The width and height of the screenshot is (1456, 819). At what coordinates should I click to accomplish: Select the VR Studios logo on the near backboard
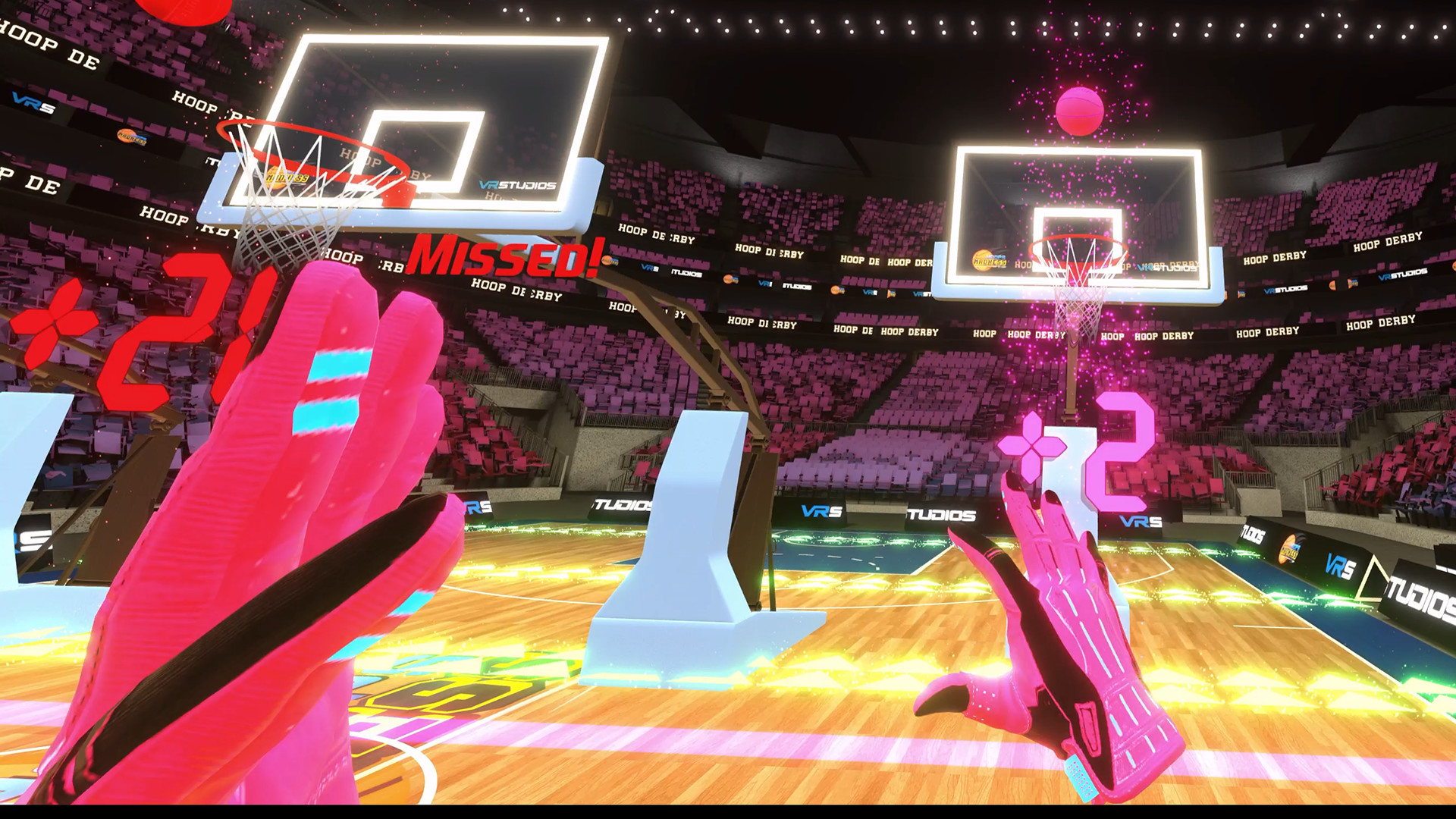tap(516, 185)
